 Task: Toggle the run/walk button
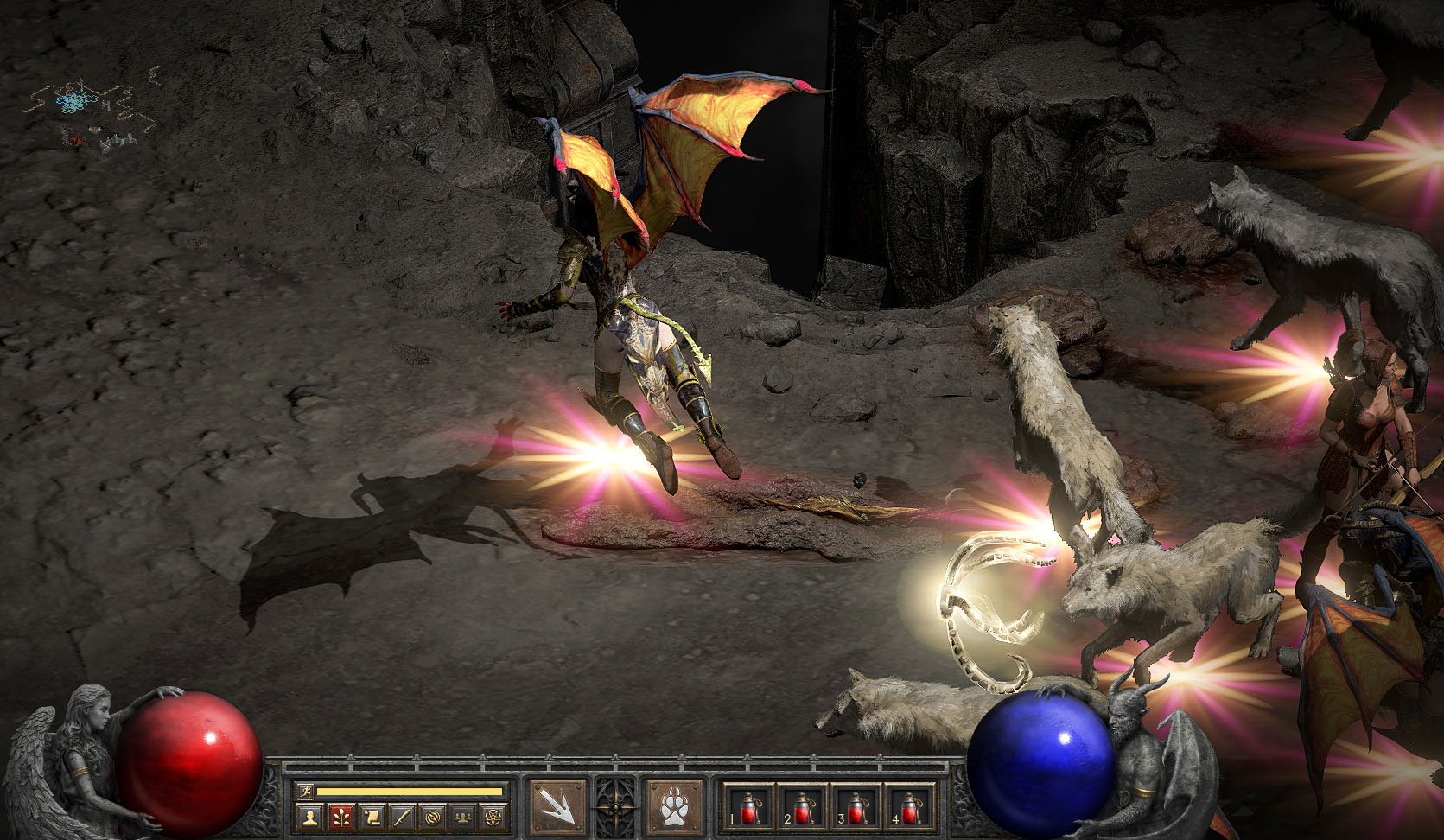[305, 792]
